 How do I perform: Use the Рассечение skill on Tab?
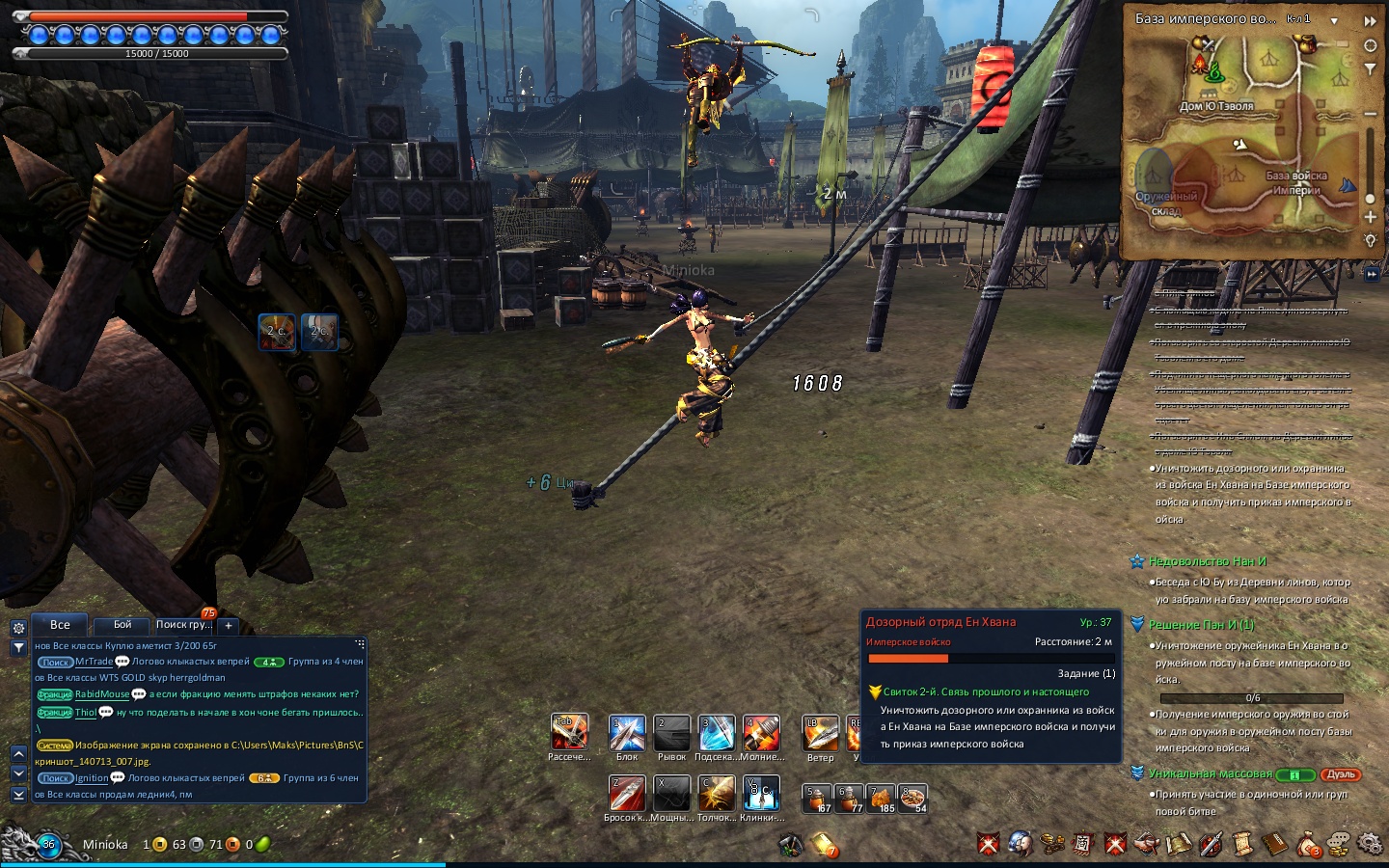coord(569,732)
